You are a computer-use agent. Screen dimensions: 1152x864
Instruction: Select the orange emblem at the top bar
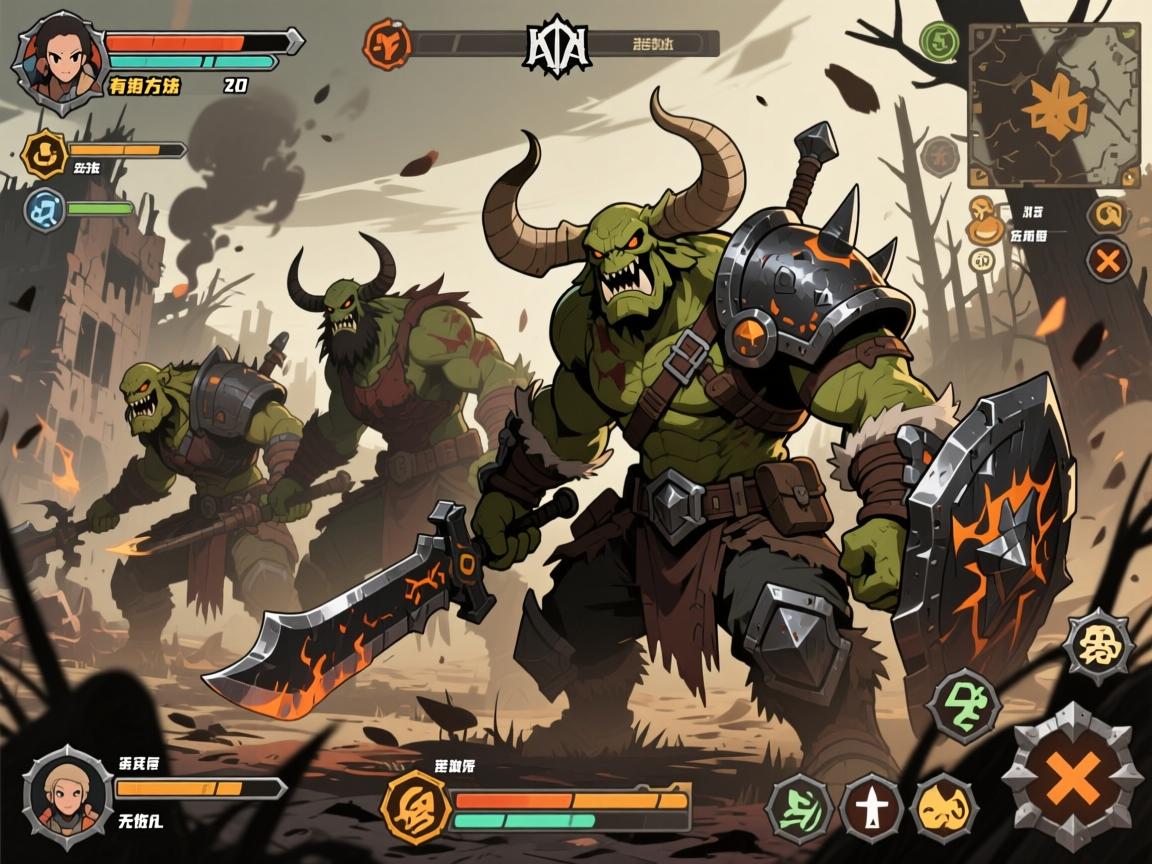tap(387, 43)
